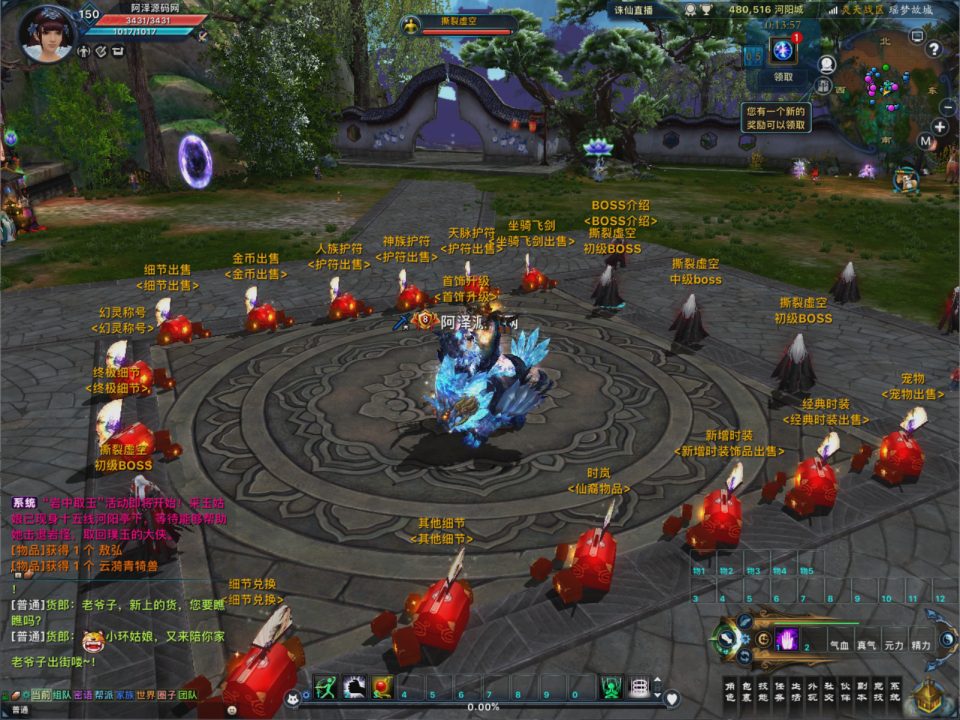Activate the red orb skill in slot 3
This screenshot has height=720, width=960.
[382, 687]
